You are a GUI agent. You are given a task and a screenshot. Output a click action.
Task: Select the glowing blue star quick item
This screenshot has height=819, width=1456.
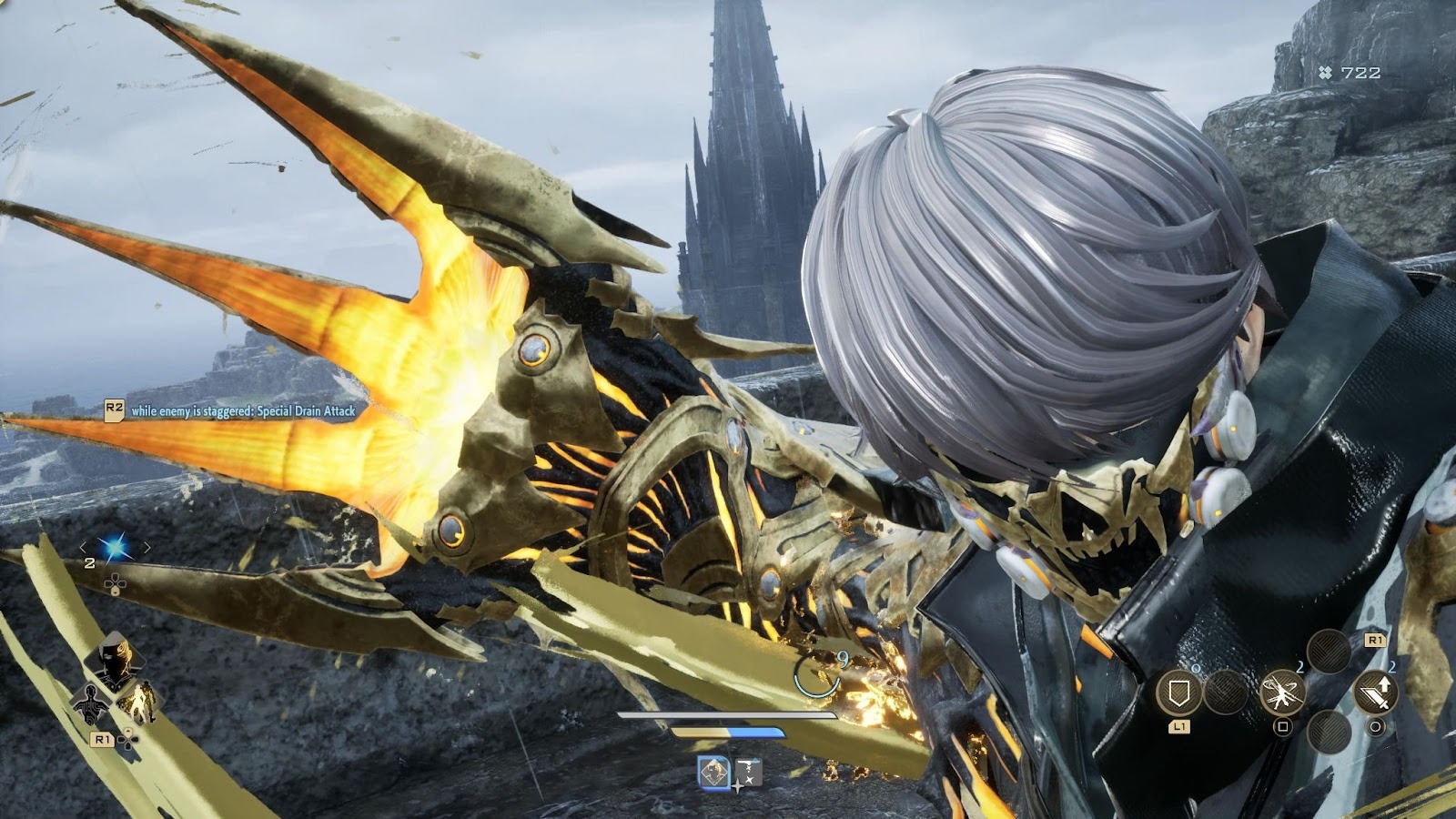point(115,547)
